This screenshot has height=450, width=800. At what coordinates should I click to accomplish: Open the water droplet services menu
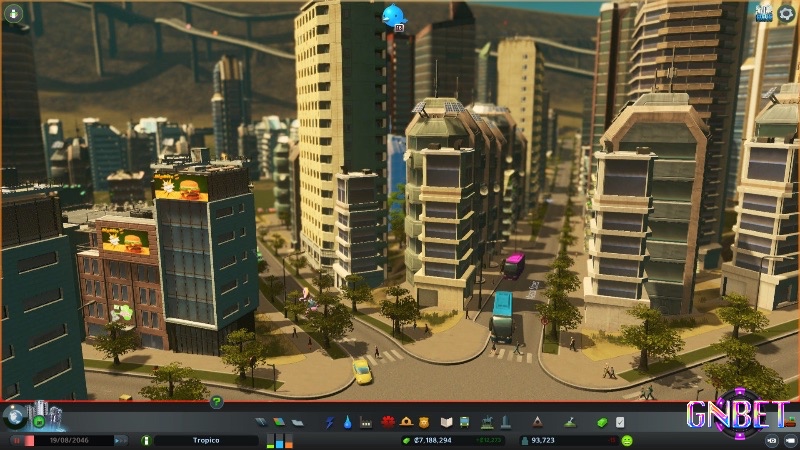347,422
